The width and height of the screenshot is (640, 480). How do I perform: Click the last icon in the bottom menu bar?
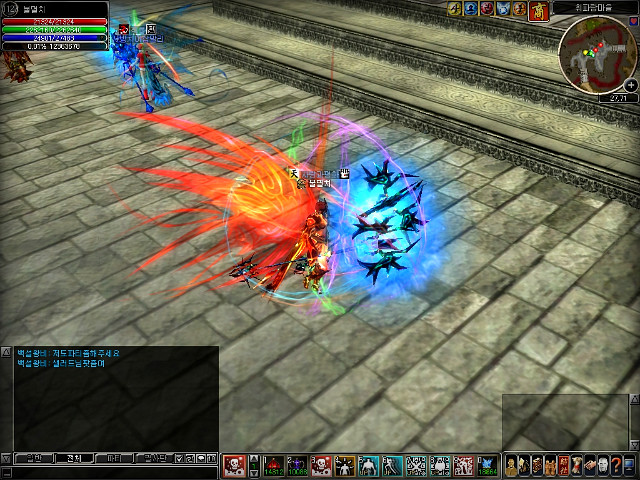click(x=630, y=465)
